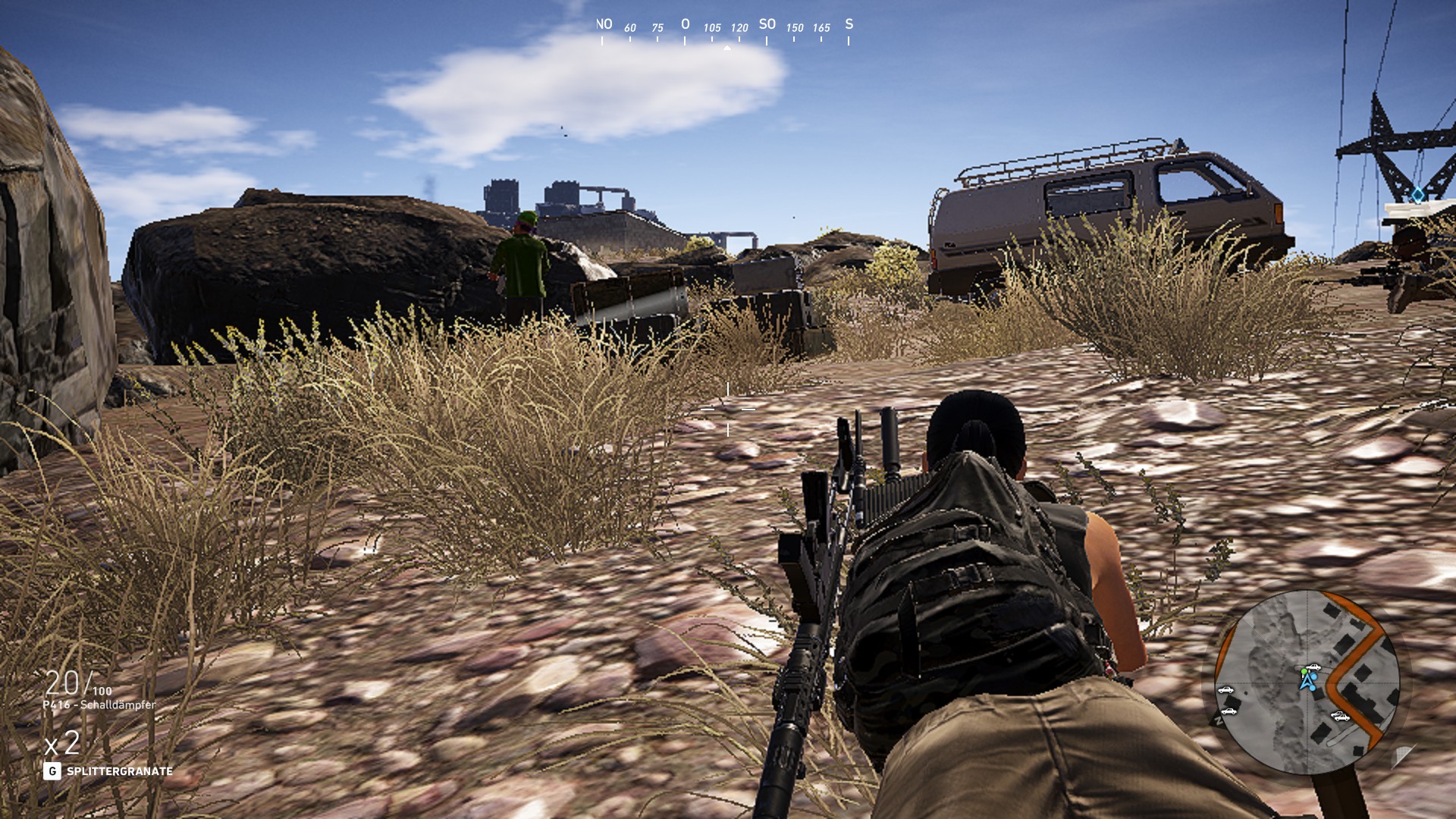Click the car icon above the player arrow

pos(1315,667)
